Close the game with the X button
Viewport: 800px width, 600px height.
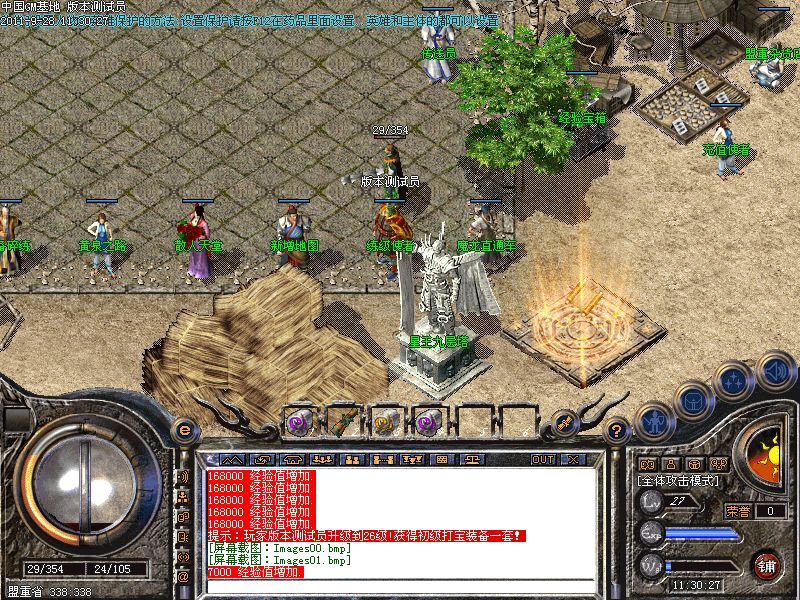coord(573,459)
